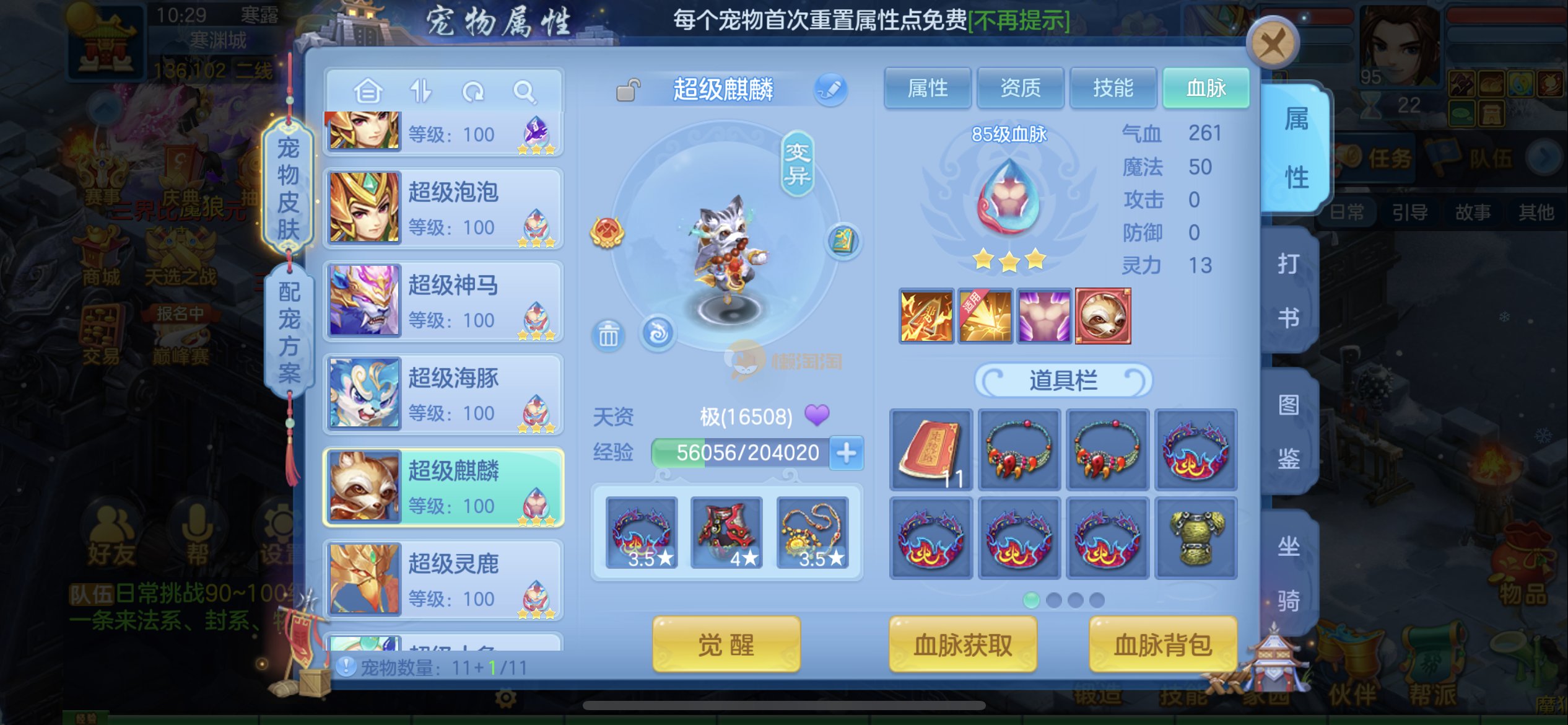The height and width of the screenshot is (725, 1568).
Task: Rename pet with the pencil edit icon
Action: click(830, 89)
